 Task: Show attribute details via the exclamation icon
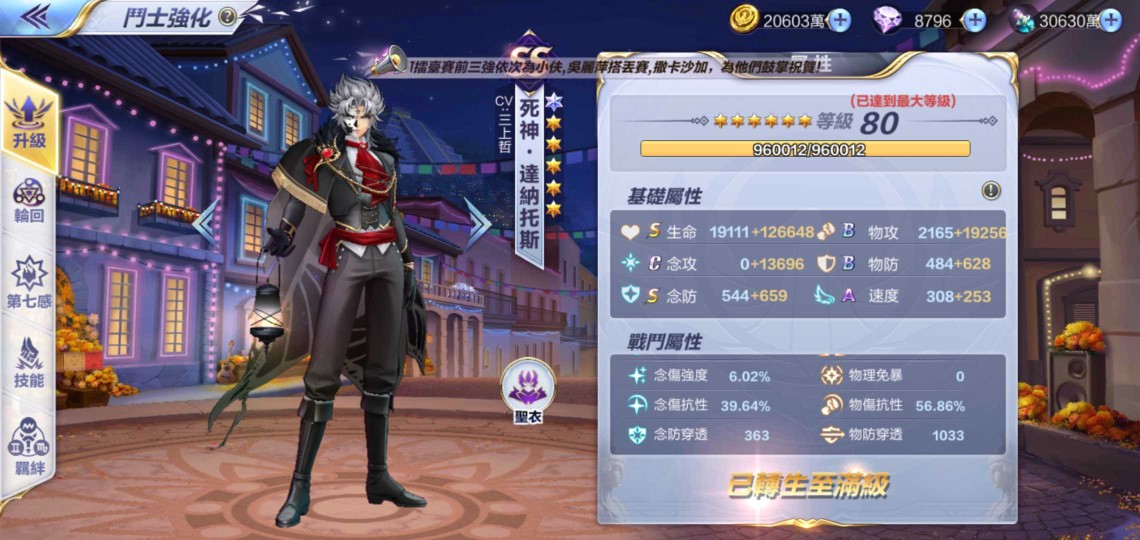(991, 190)
